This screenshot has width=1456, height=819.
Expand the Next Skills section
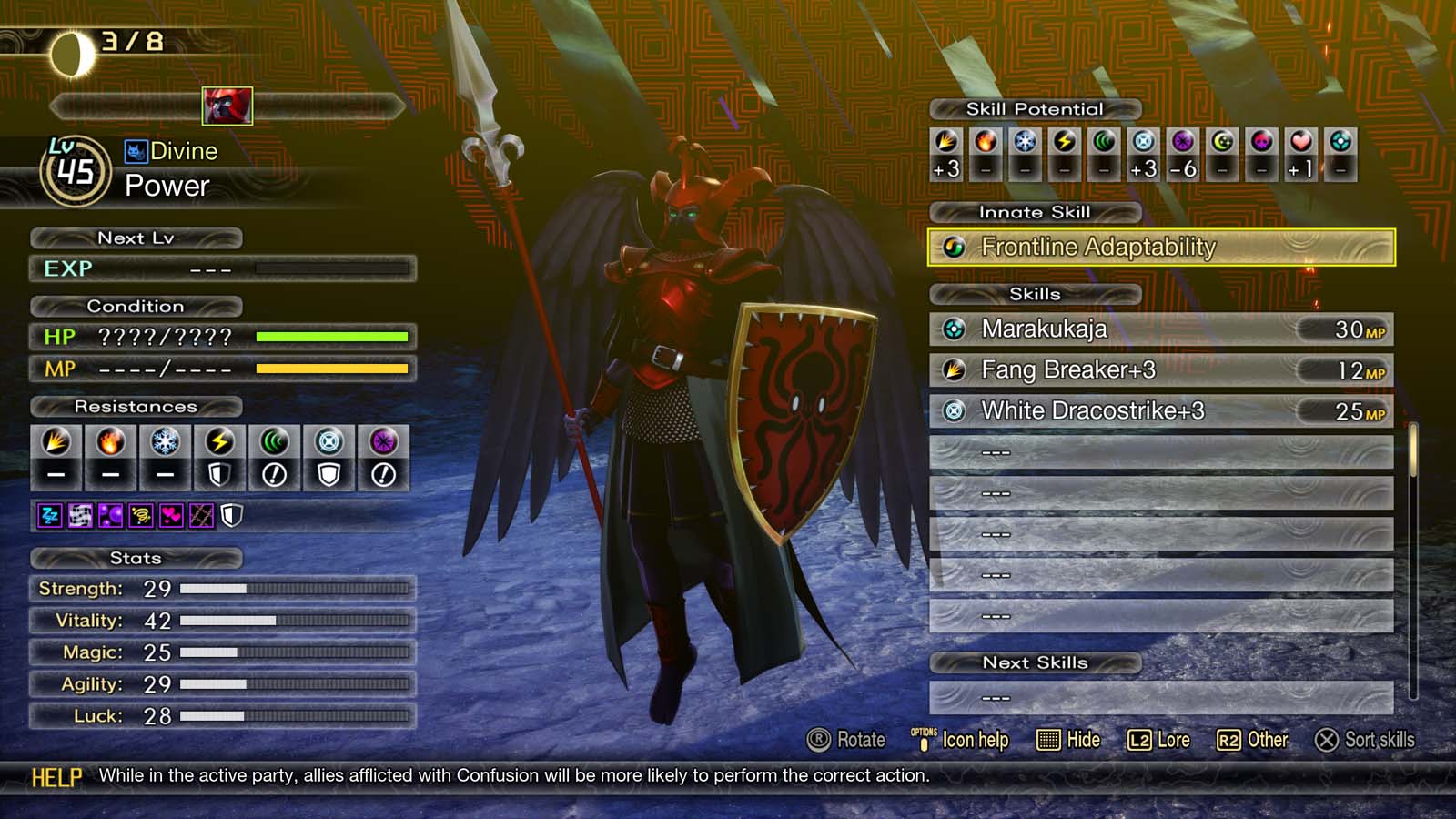pos(1035,662)
